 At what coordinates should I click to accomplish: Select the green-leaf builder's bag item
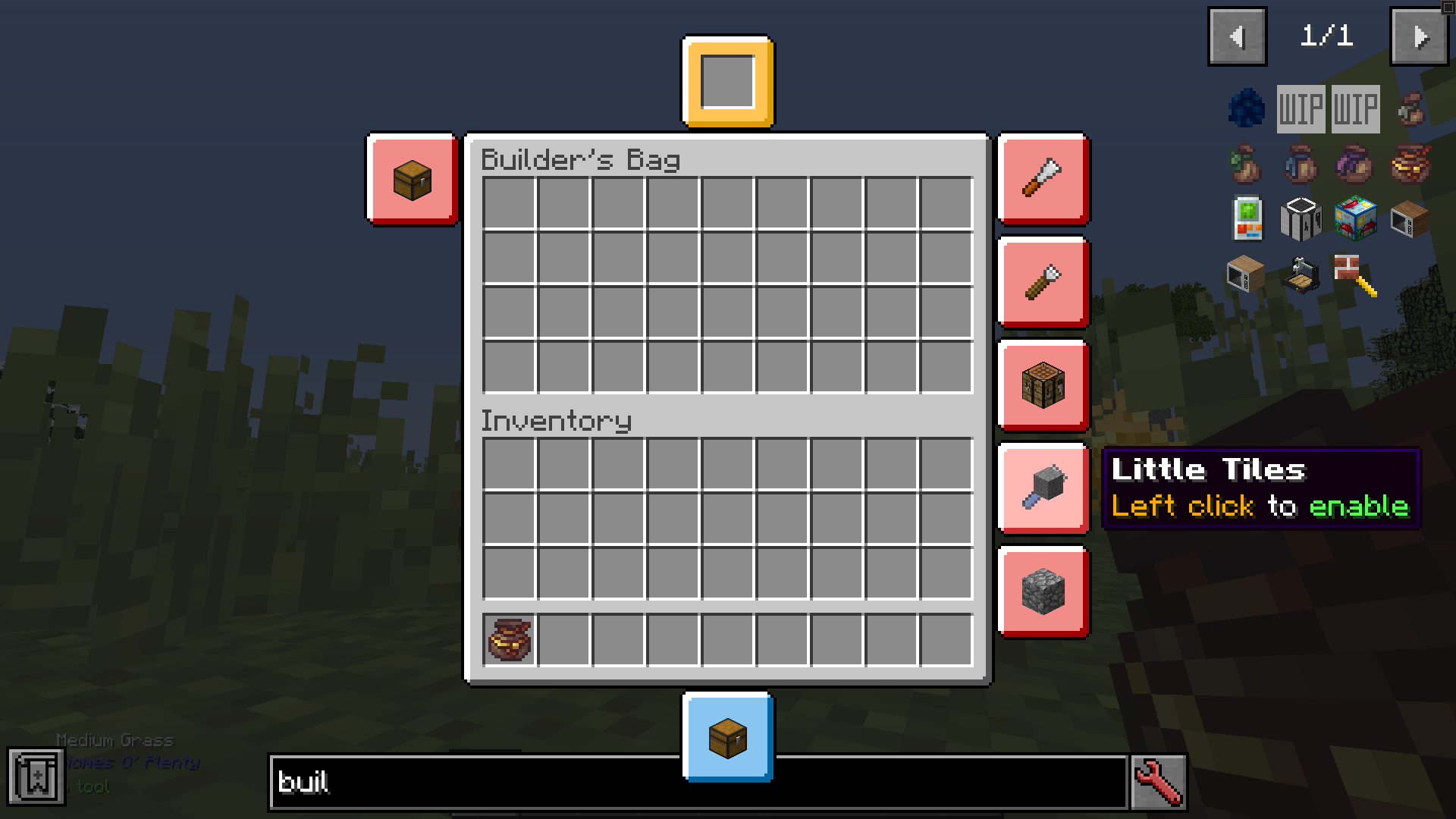(1246, 165)
